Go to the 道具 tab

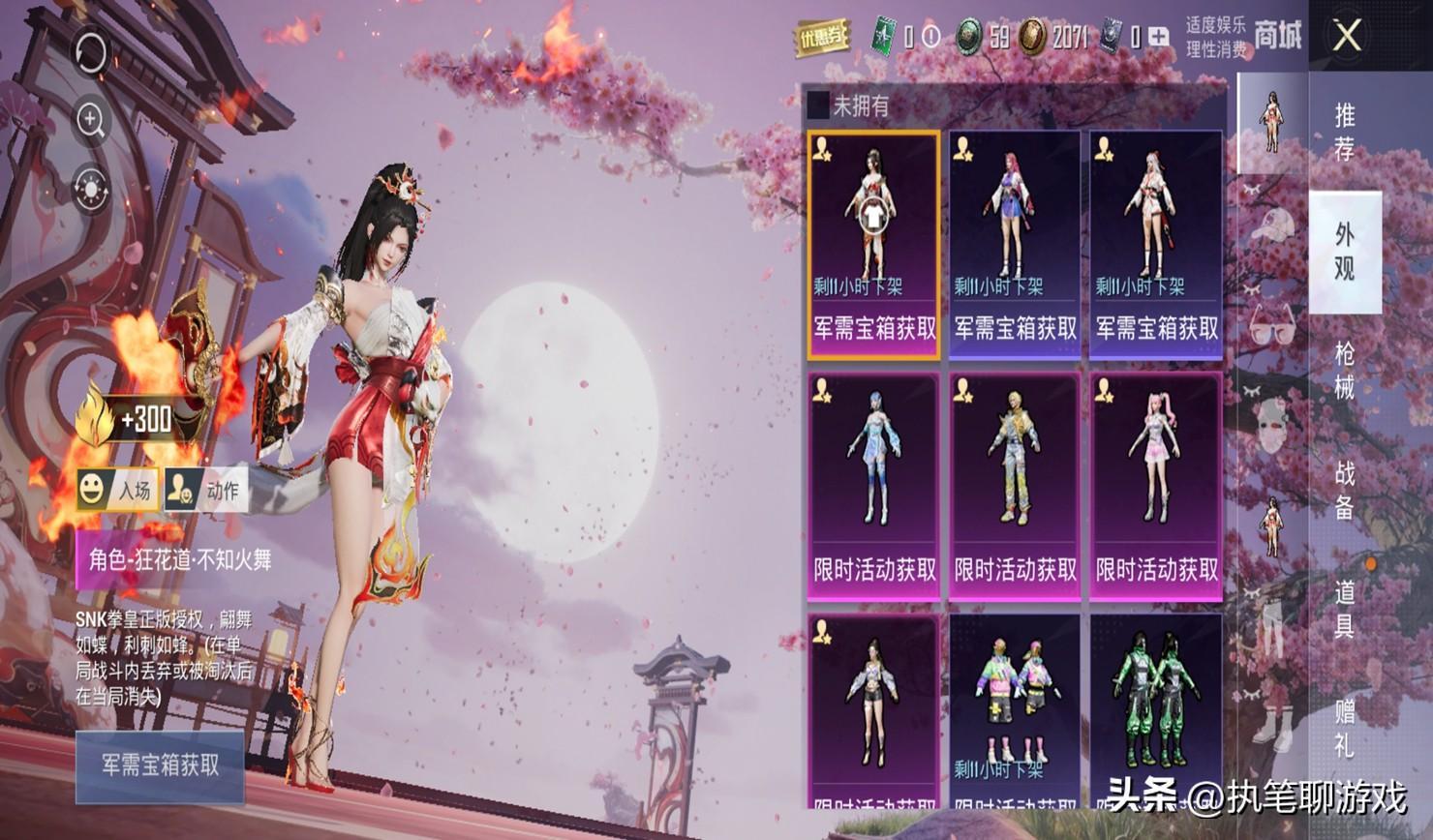1345,608
